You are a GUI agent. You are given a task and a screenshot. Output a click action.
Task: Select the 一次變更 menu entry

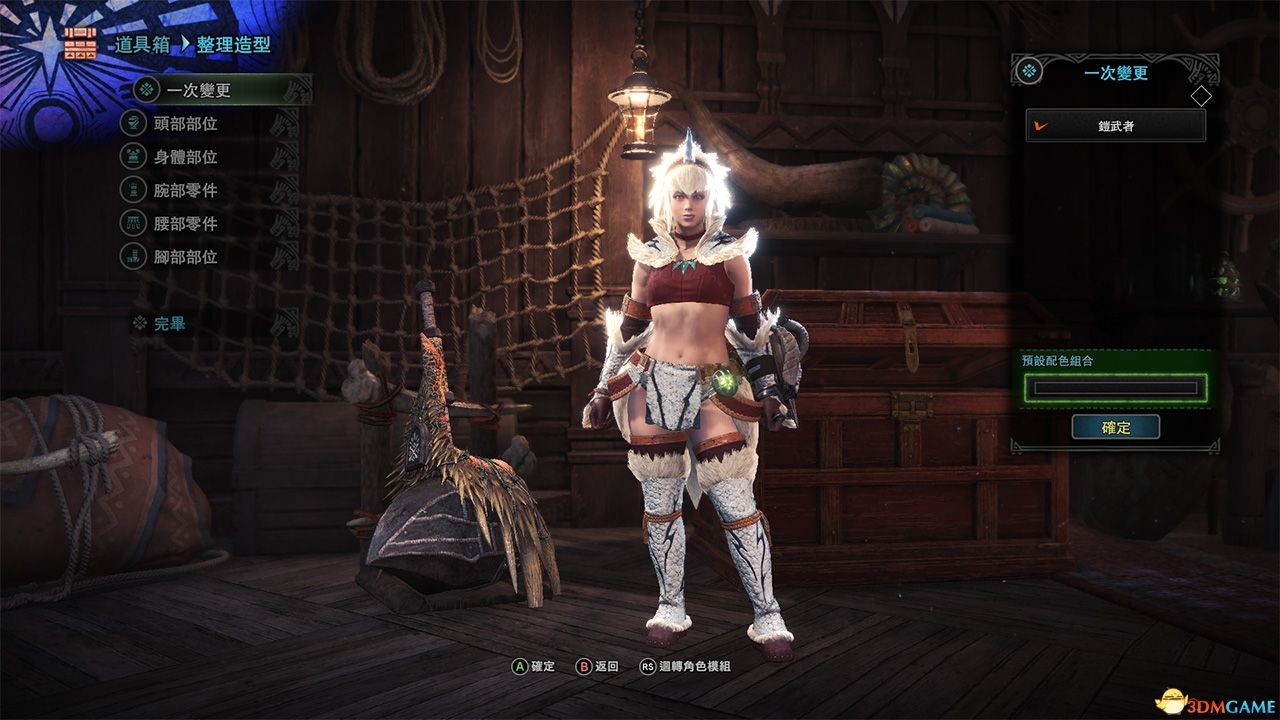(199, 90)
